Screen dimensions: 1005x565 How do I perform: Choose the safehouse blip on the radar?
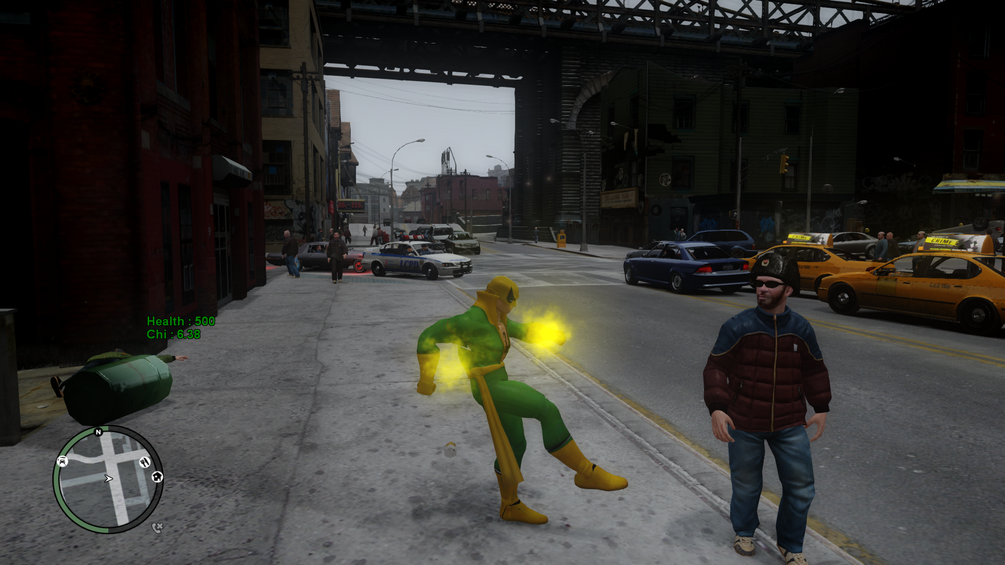[157, 477]
